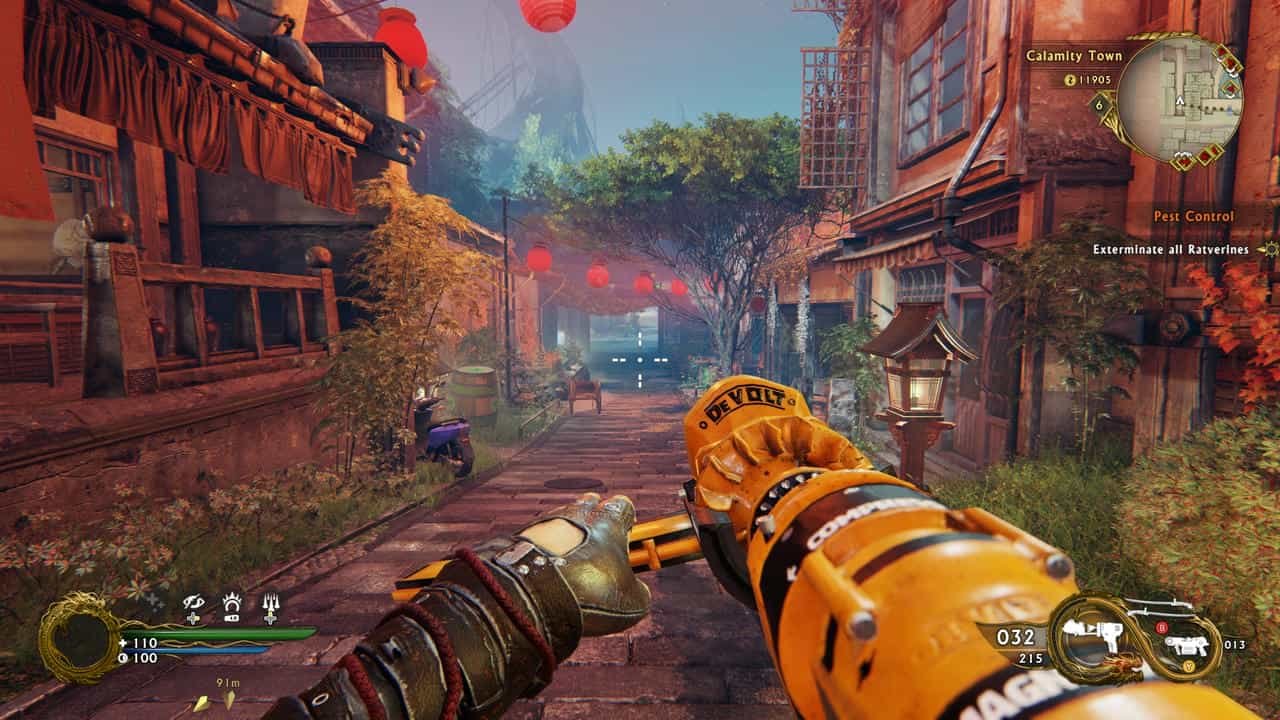Image resolution: width=1280 pixels, height=720 pixels.
Task: Activate the triple spikes chi power icon
Action: (270, 605)
